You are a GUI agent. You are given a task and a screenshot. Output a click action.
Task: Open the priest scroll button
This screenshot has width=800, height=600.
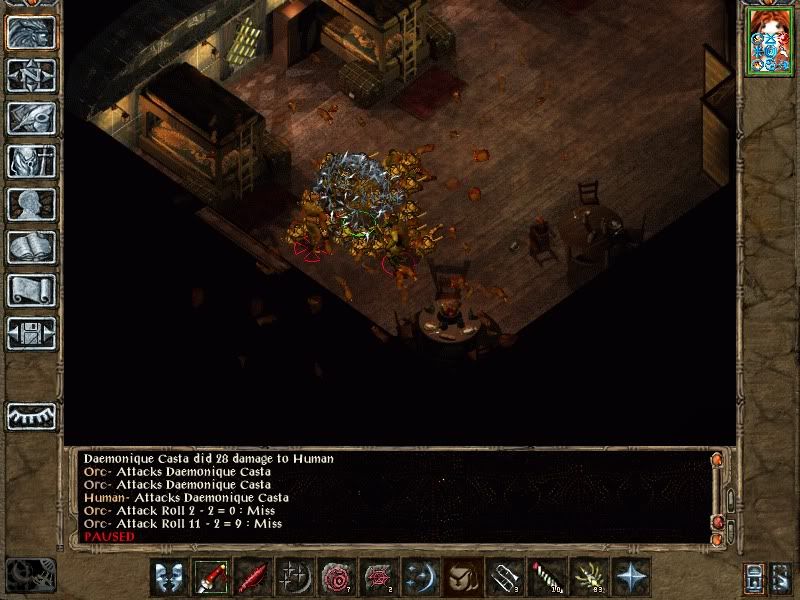pos(31,290)
